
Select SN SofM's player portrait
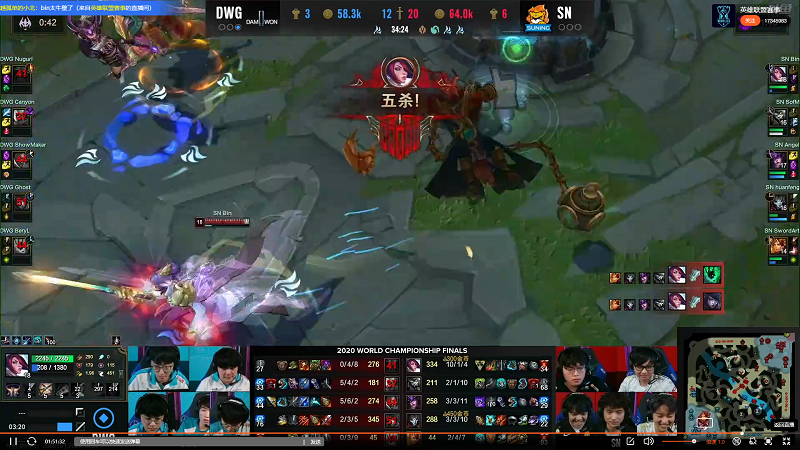(x=779, y=120)
